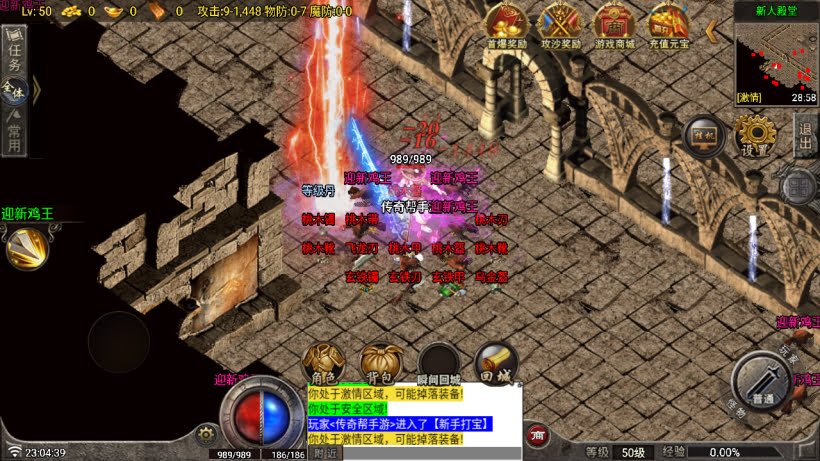The width and height of the screenshot is (820, 461).
Task: Select the 附近 nearby chat channel
Action: [324, 453]
